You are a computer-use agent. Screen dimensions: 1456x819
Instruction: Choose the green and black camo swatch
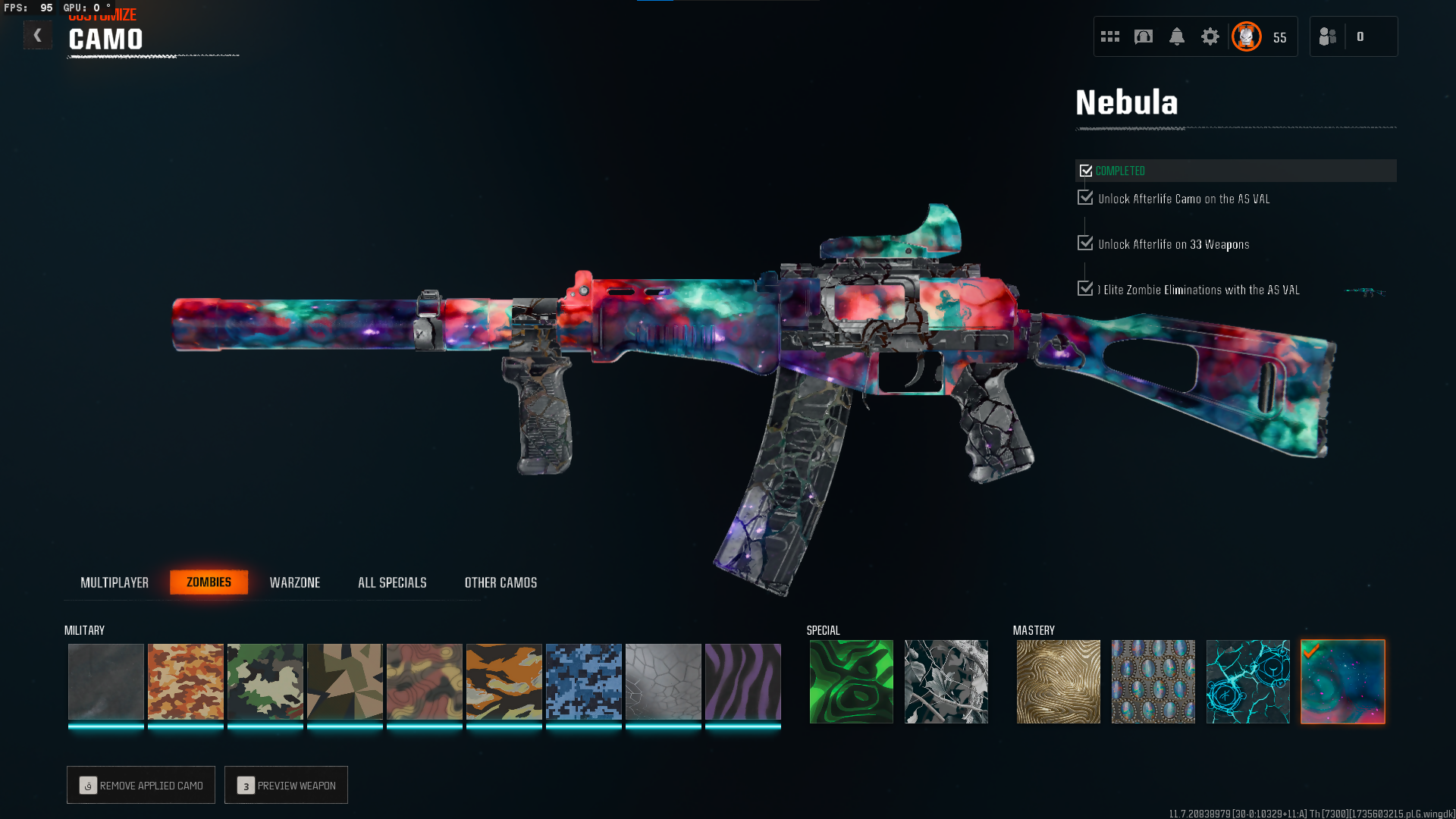pyautogui.click(x=265, y=682)
